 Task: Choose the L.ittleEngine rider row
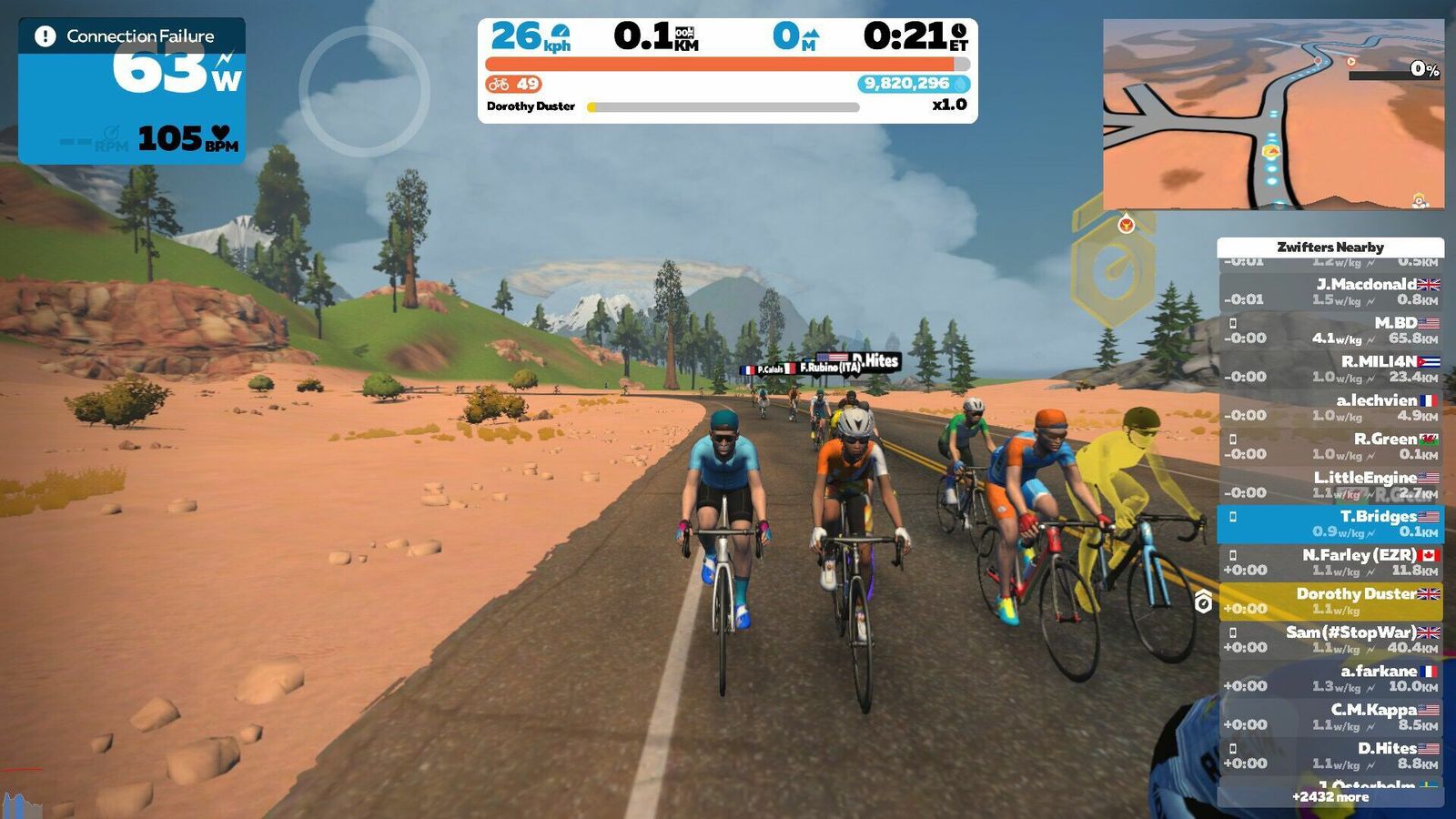(x=1330, y=485)
